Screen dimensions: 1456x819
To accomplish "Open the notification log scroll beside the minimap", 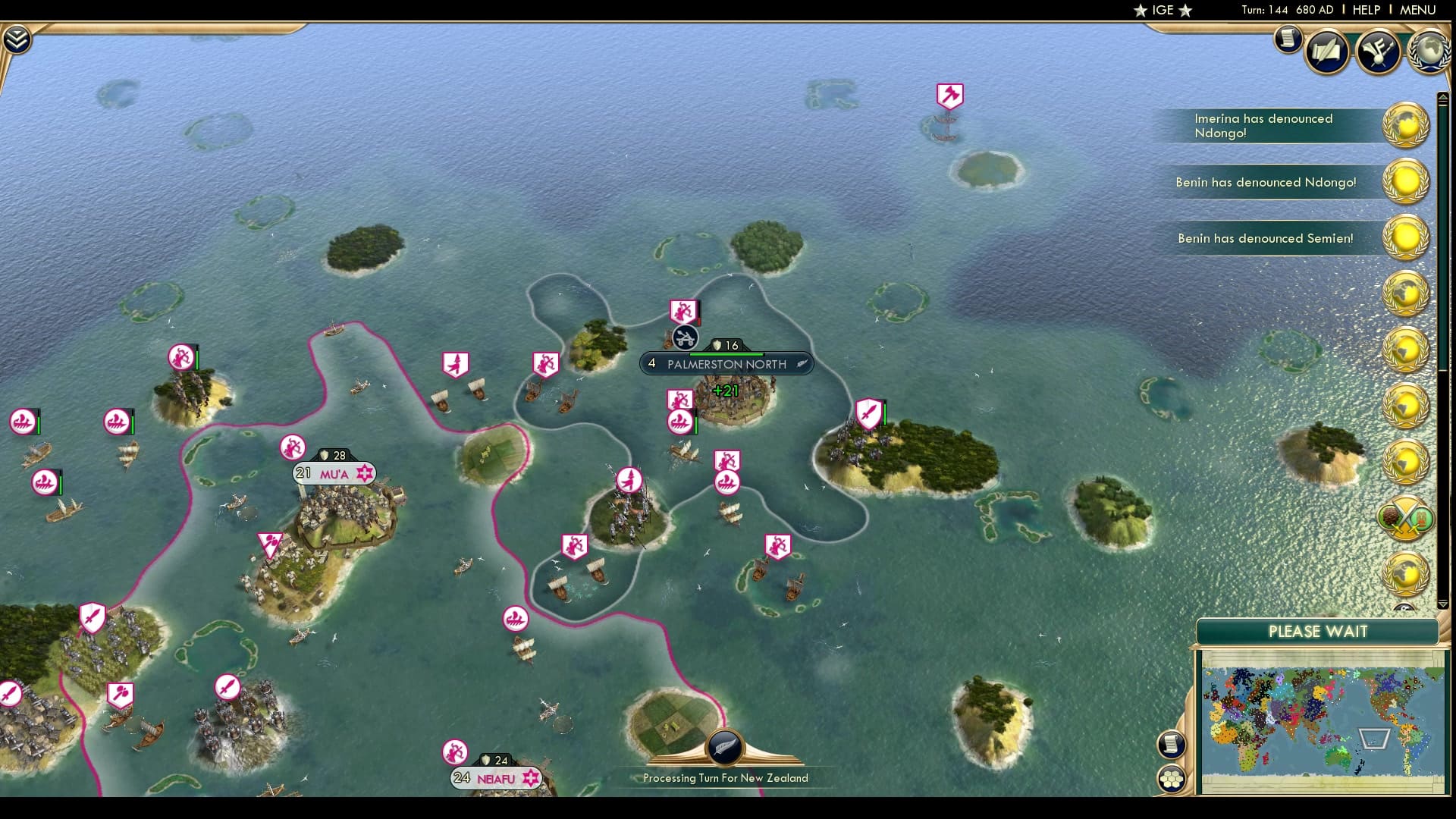I will (x=1171, y=745).
